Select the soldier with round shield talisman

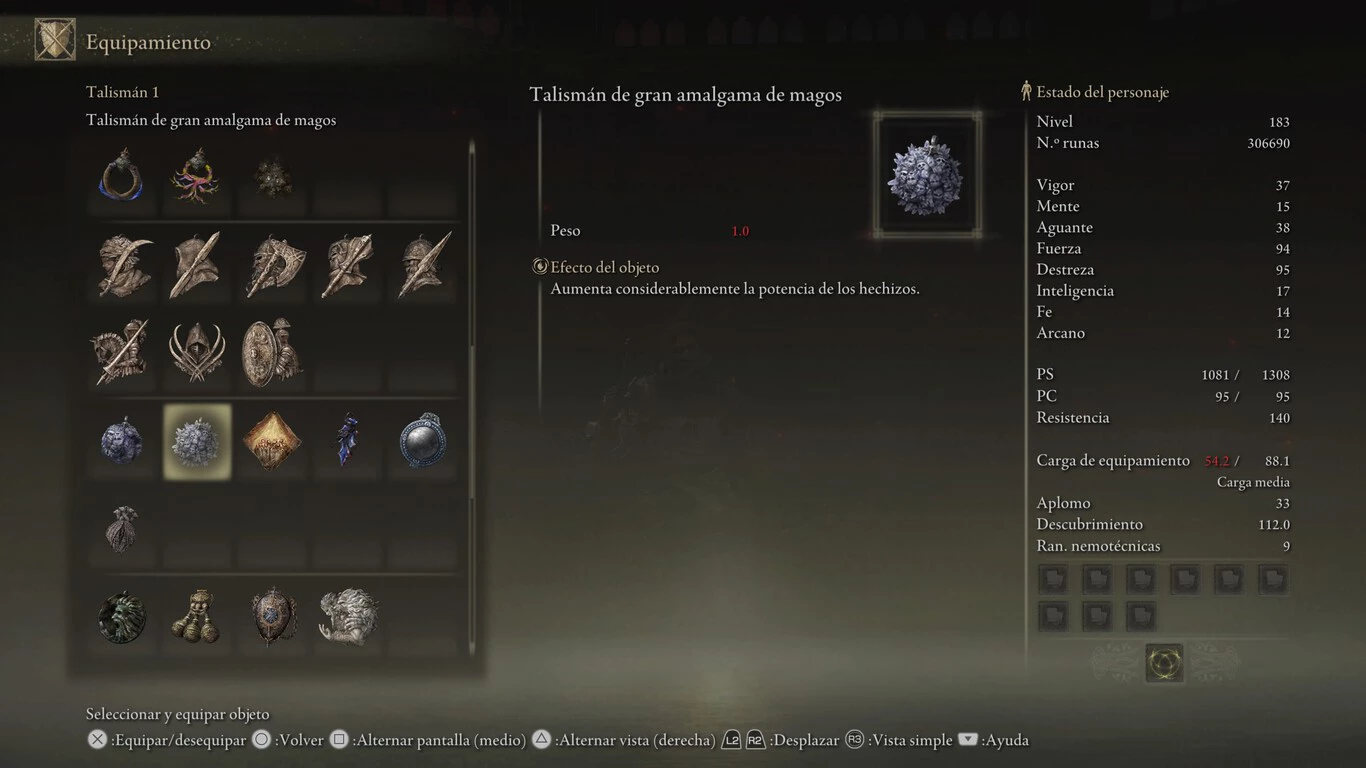click(272, 352)
